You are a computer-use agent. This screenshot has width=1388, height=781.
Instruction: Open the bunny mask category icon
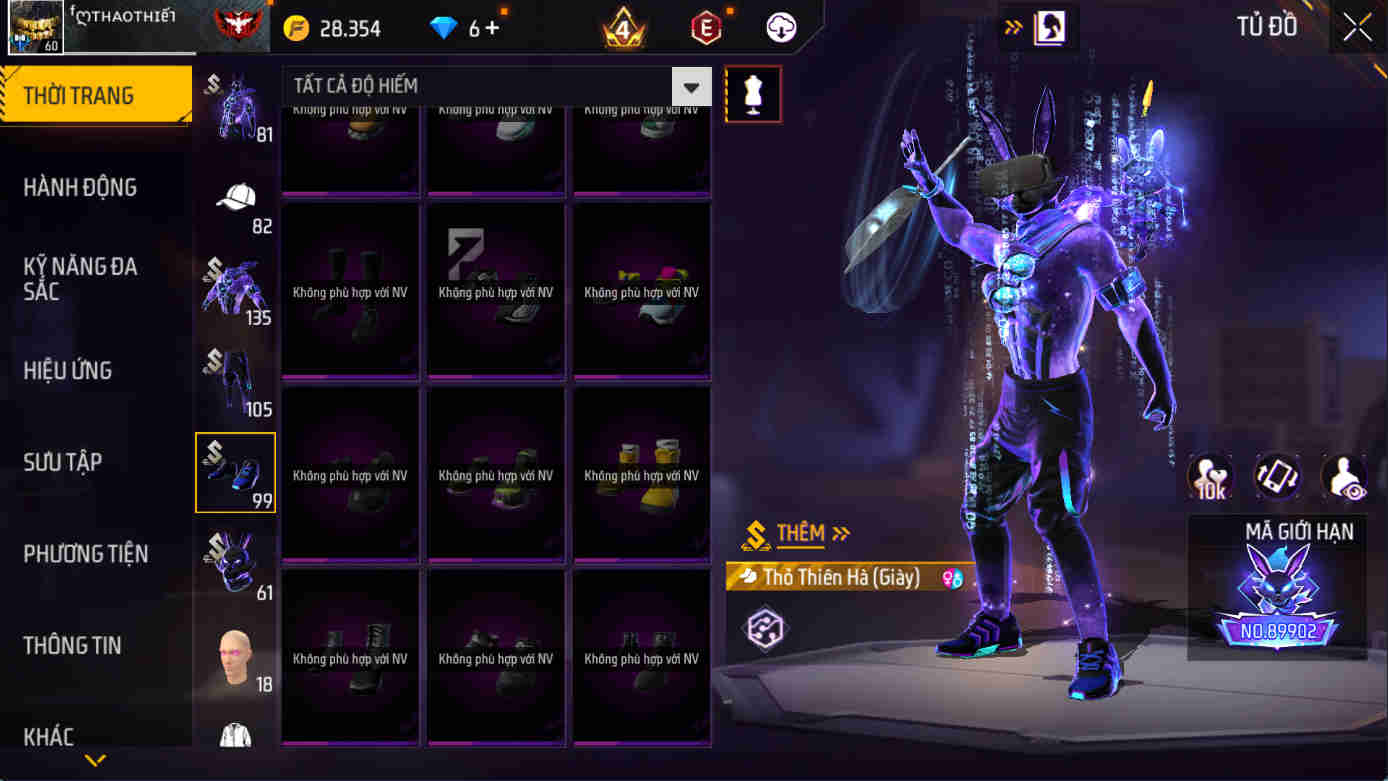(x=235, y=564)
